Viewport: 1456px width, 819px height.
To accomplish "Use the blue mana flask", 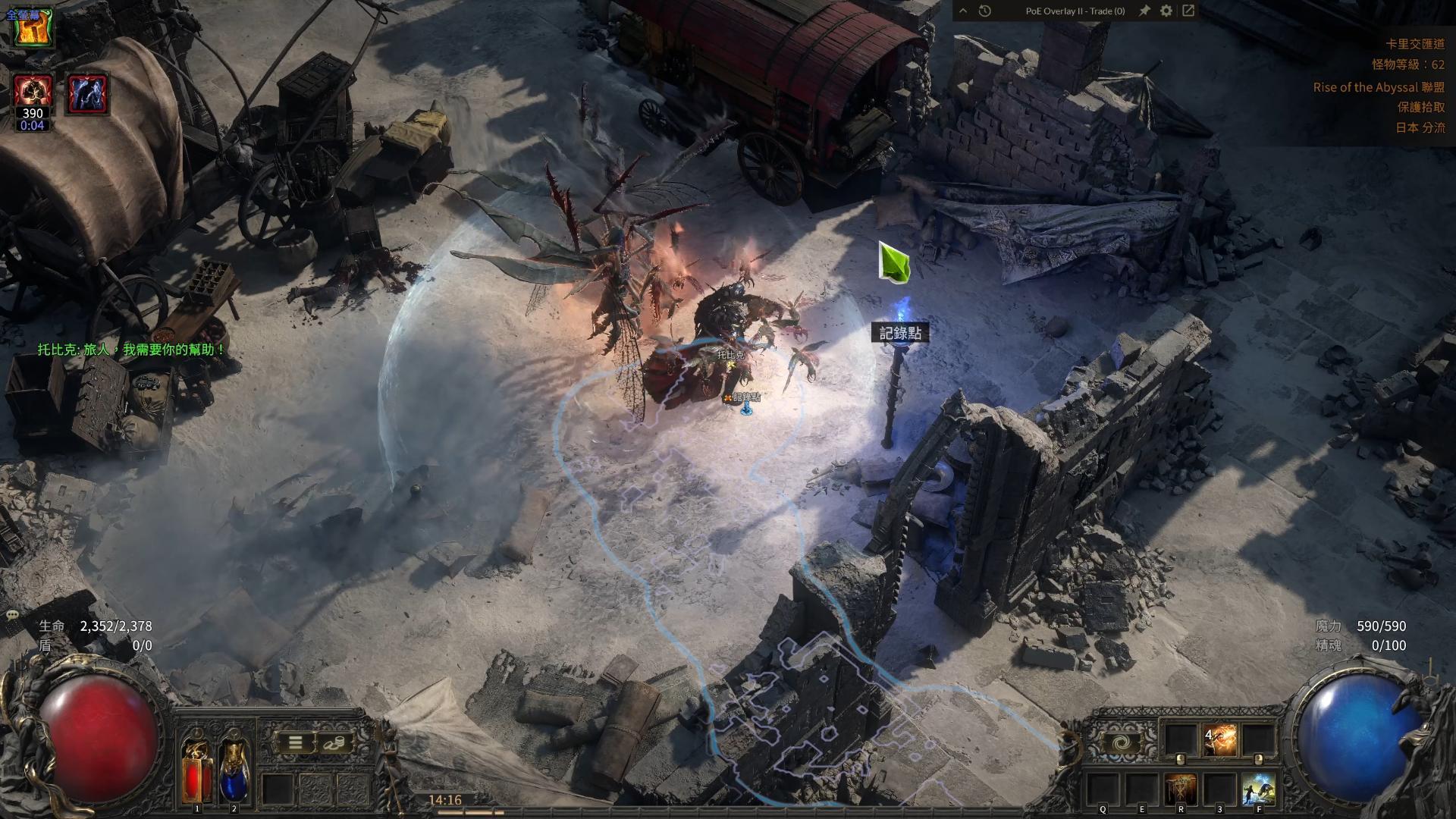I will (x=234, y=769).
